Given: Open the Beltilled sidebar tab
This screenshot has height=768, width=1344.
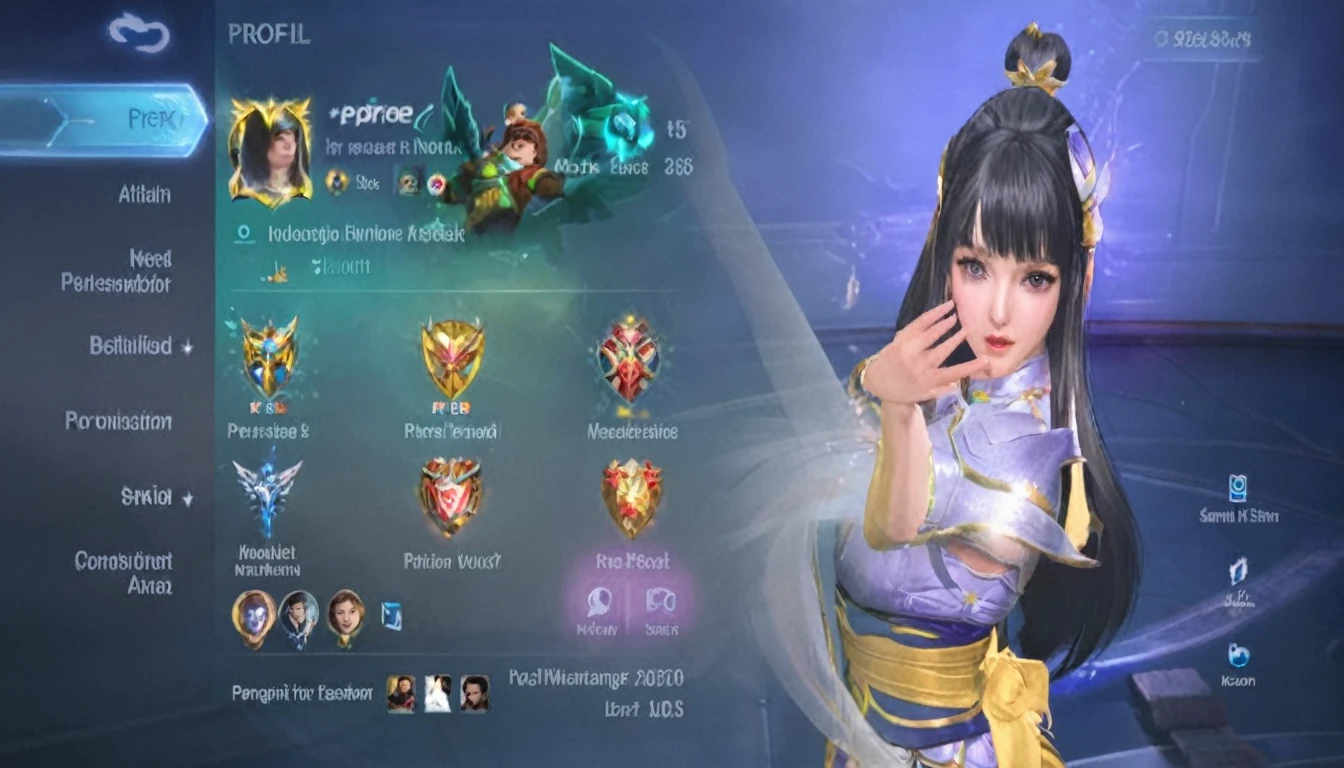Looking at the screenshot, I should click(131, 346).
